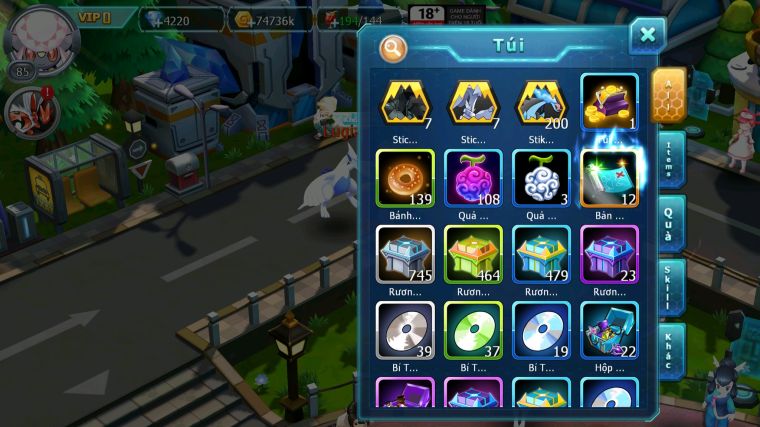The width and height of the screenshot is (760, 427).
Task: Select the donut Bánh item with 139
Action: click(405, 180)
